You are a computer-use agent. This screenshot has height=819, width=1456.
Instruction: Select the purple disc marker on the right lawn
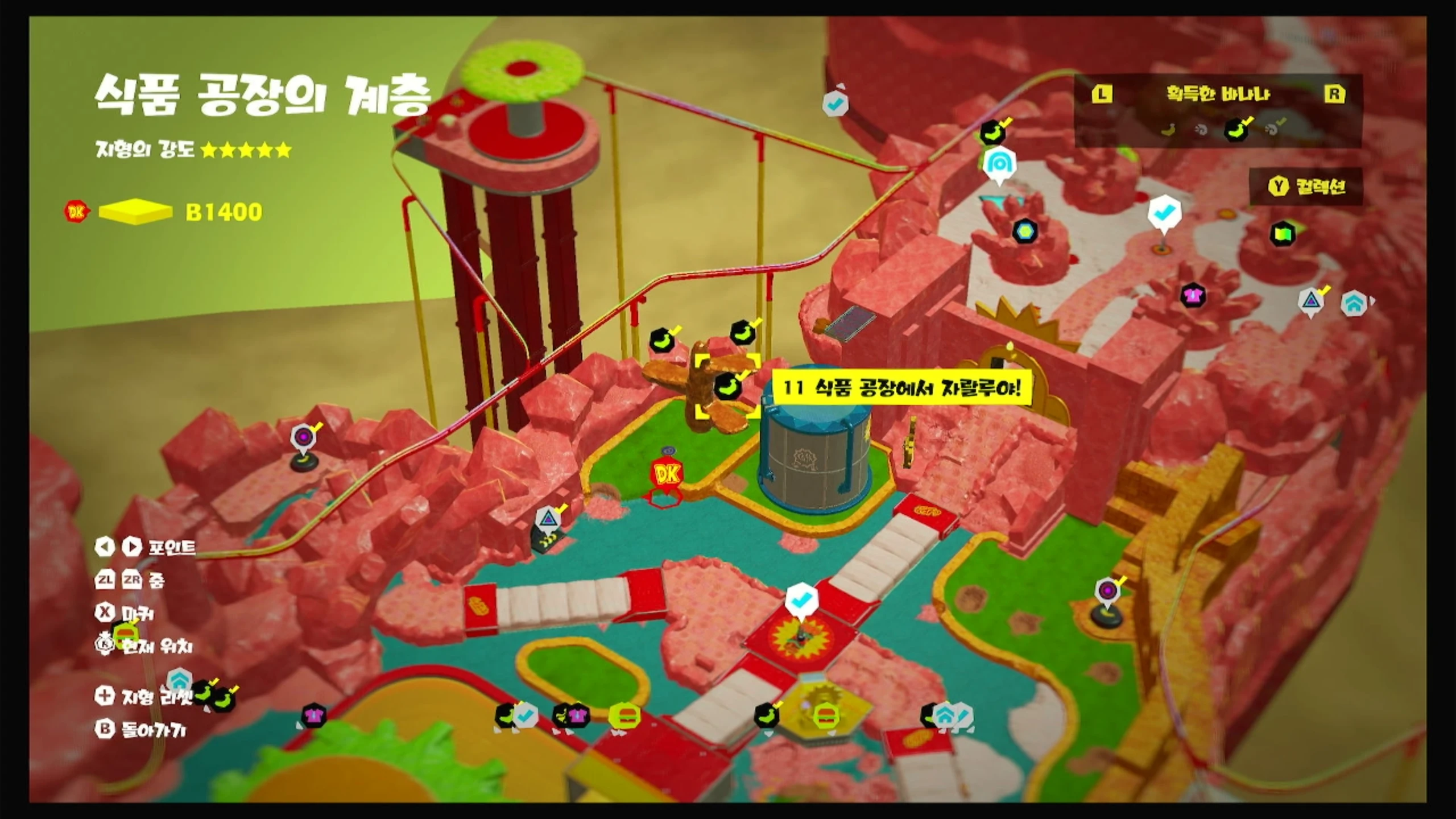tap(1107, 590)
